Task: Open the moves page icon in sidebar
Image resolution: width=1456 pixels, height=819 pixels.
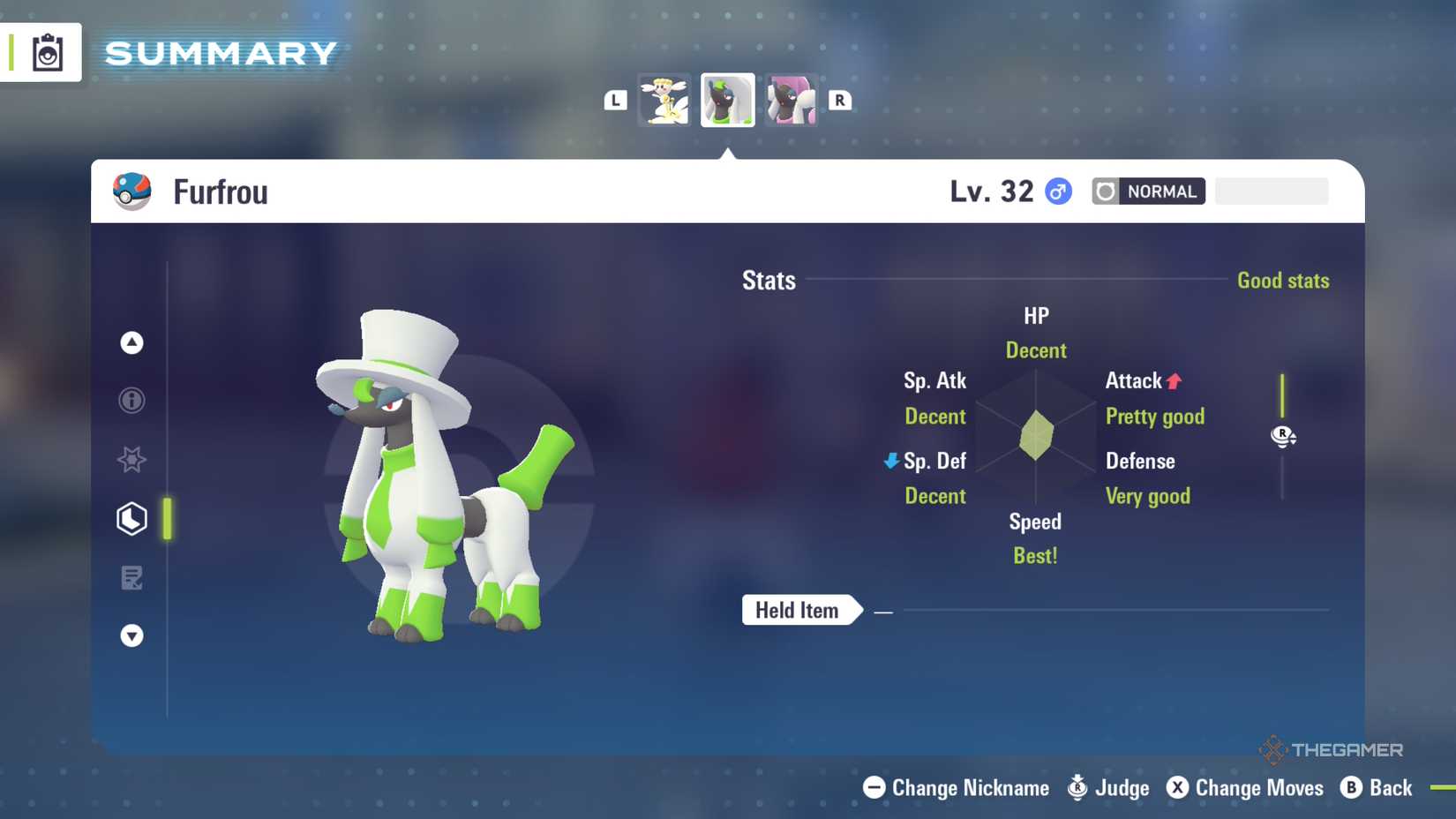Action: coord(131,577)
